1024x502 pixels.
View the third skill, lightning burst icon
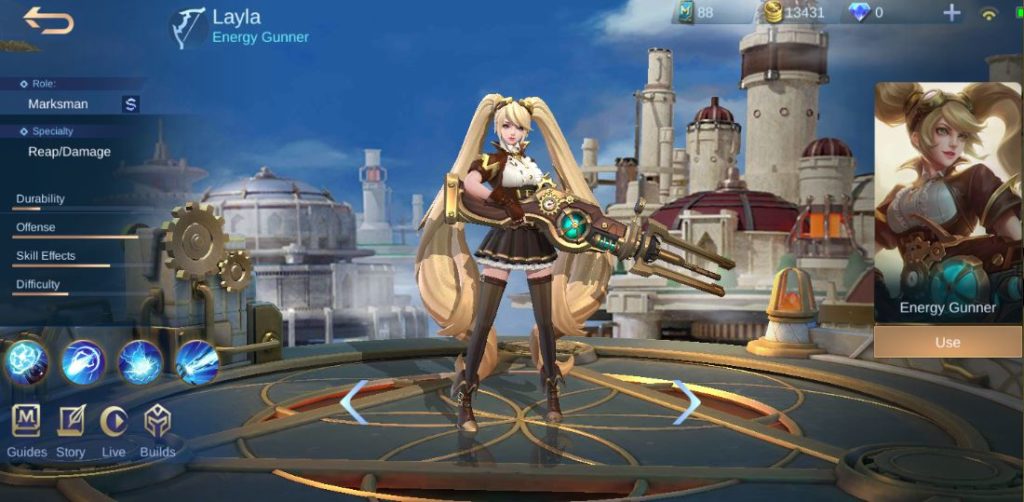click(140, 361)
